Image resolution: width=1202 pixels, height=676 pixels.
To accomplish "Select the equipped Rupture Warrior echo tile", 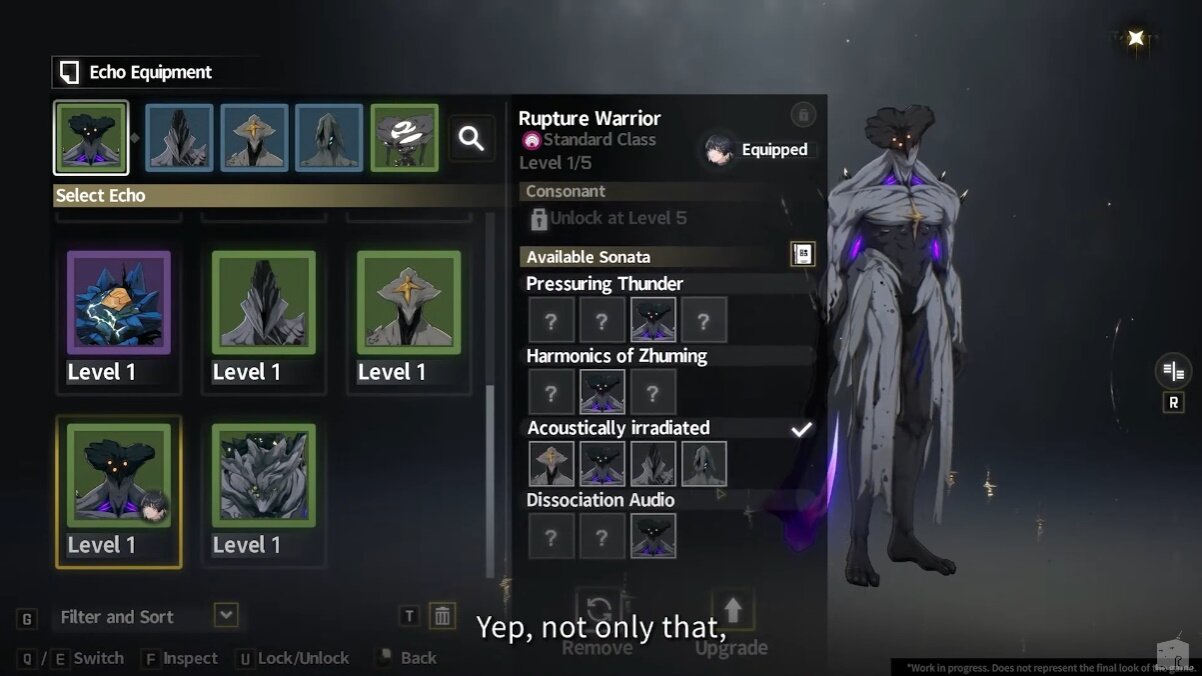I will (119, 477).
